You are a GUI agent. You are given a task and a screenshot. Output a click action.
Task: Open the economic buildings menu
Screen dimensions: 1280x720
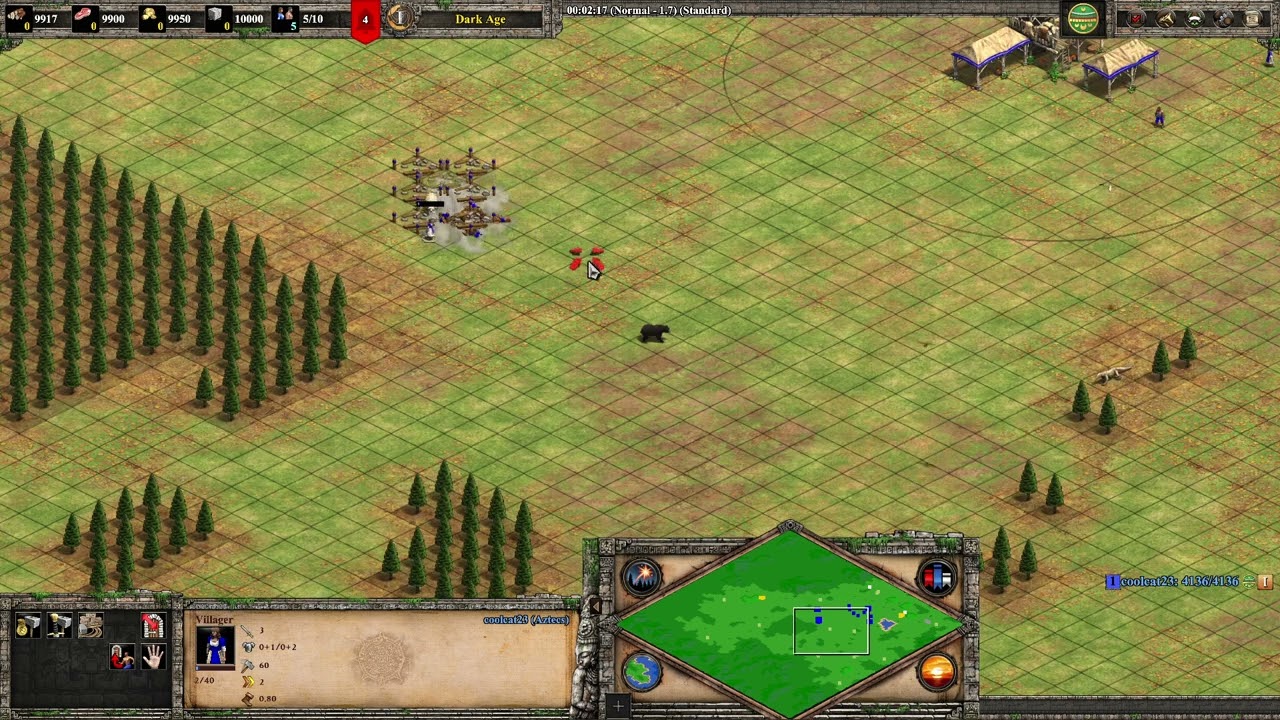(29, 626)
